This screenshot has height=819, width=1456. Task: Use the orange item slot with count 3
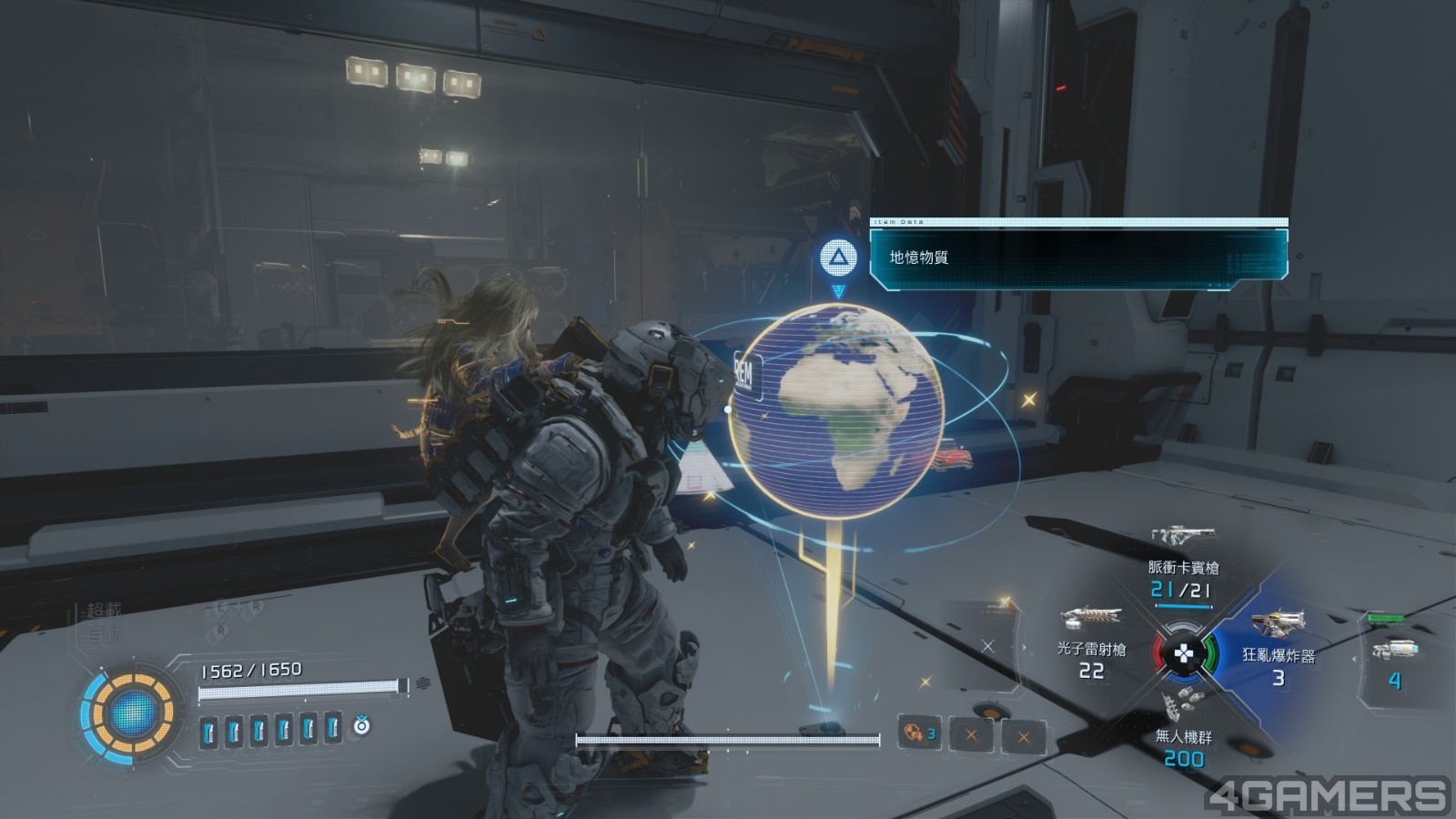click(x=919, y=733)
